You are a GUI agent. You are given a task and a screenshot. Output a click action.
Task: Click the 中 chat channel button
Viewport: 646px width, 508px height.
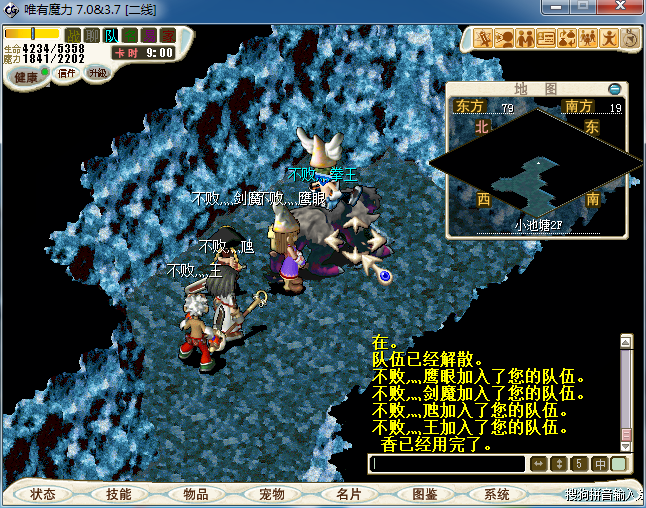coord(600,464)
